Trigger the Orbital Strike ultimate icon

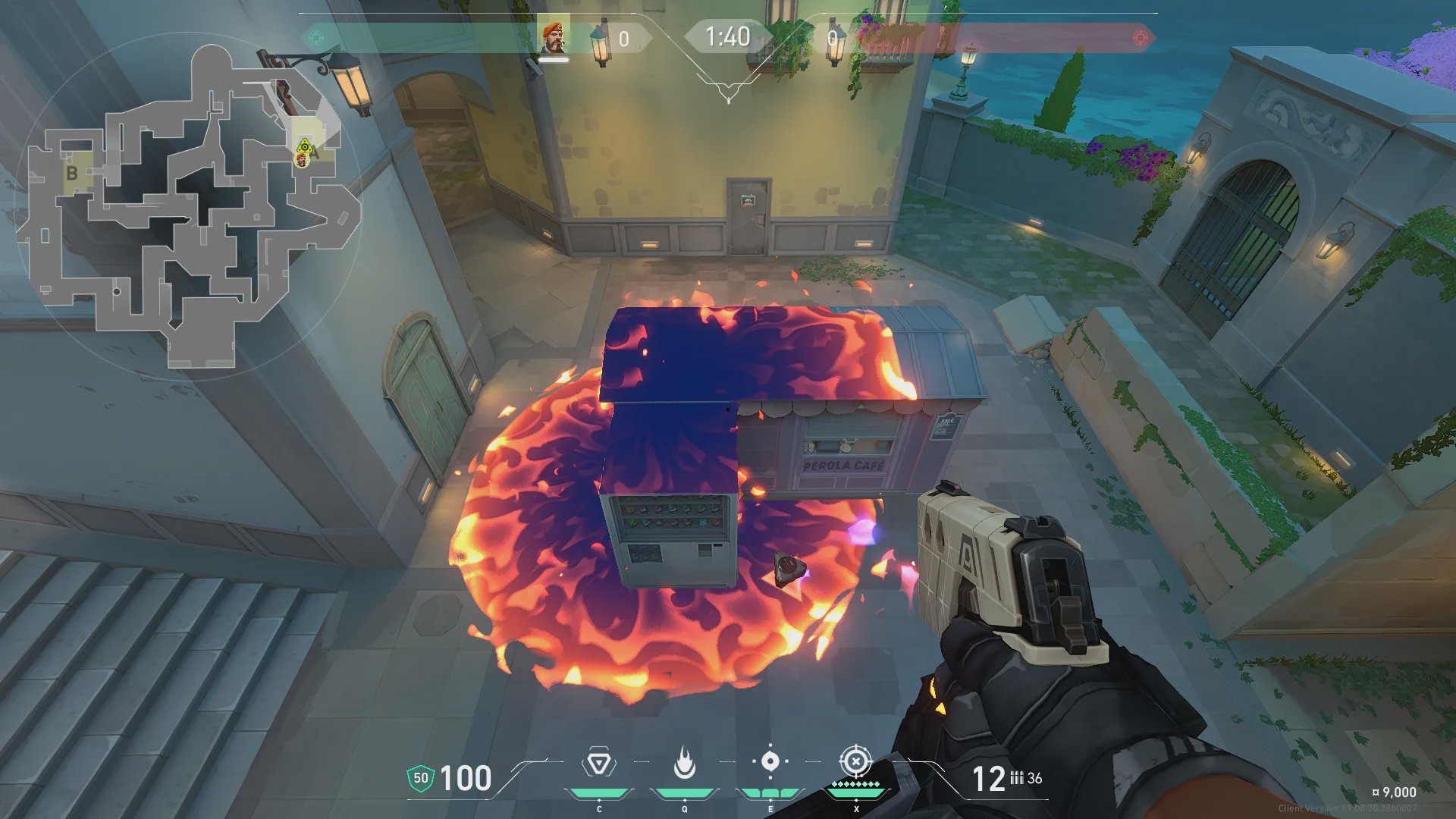pos(855,761)
